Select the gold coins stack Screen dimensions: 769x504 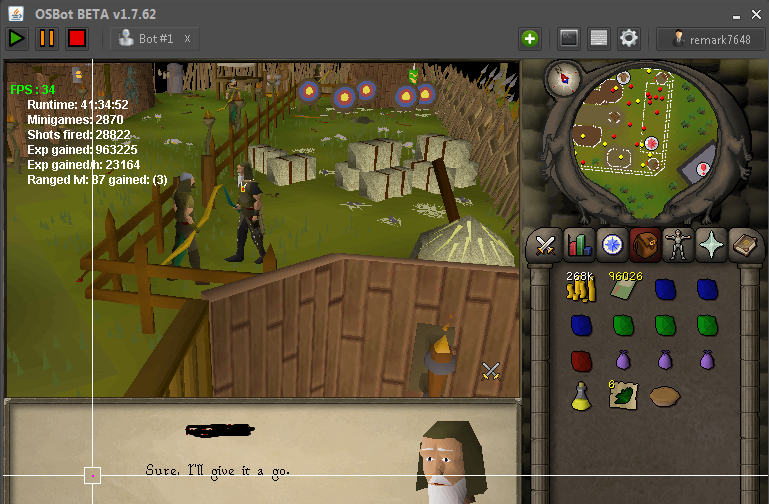[x=578, y=291]
